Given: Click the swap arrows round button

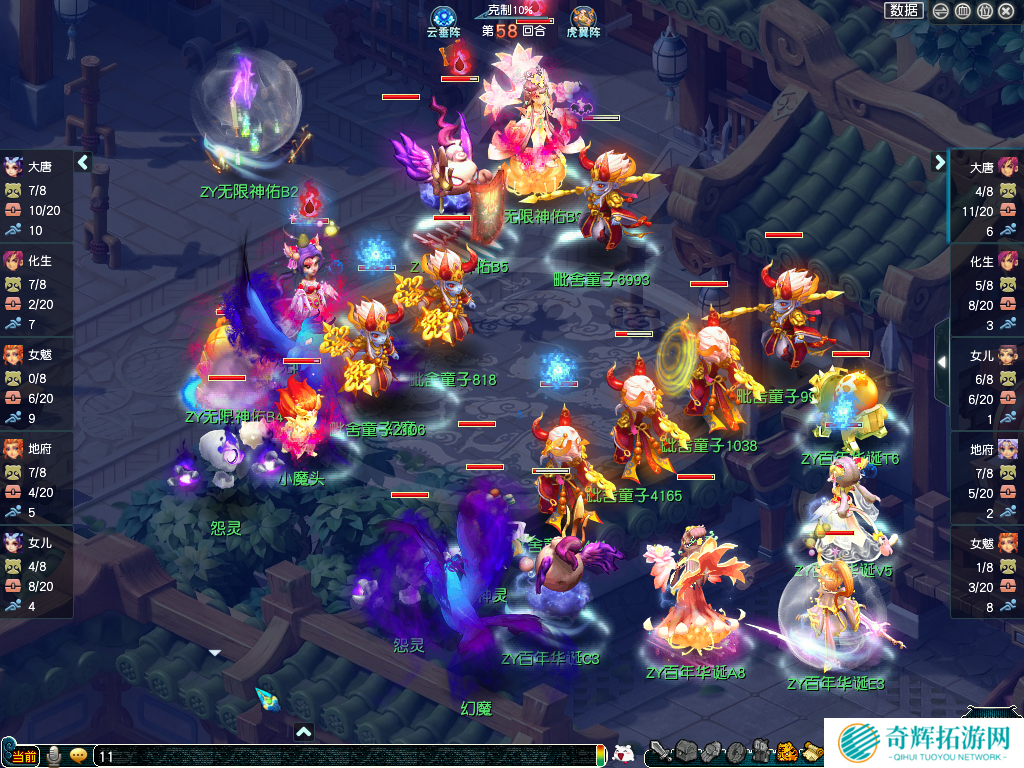Looking at the screenshot, I should tap(941, 11).
